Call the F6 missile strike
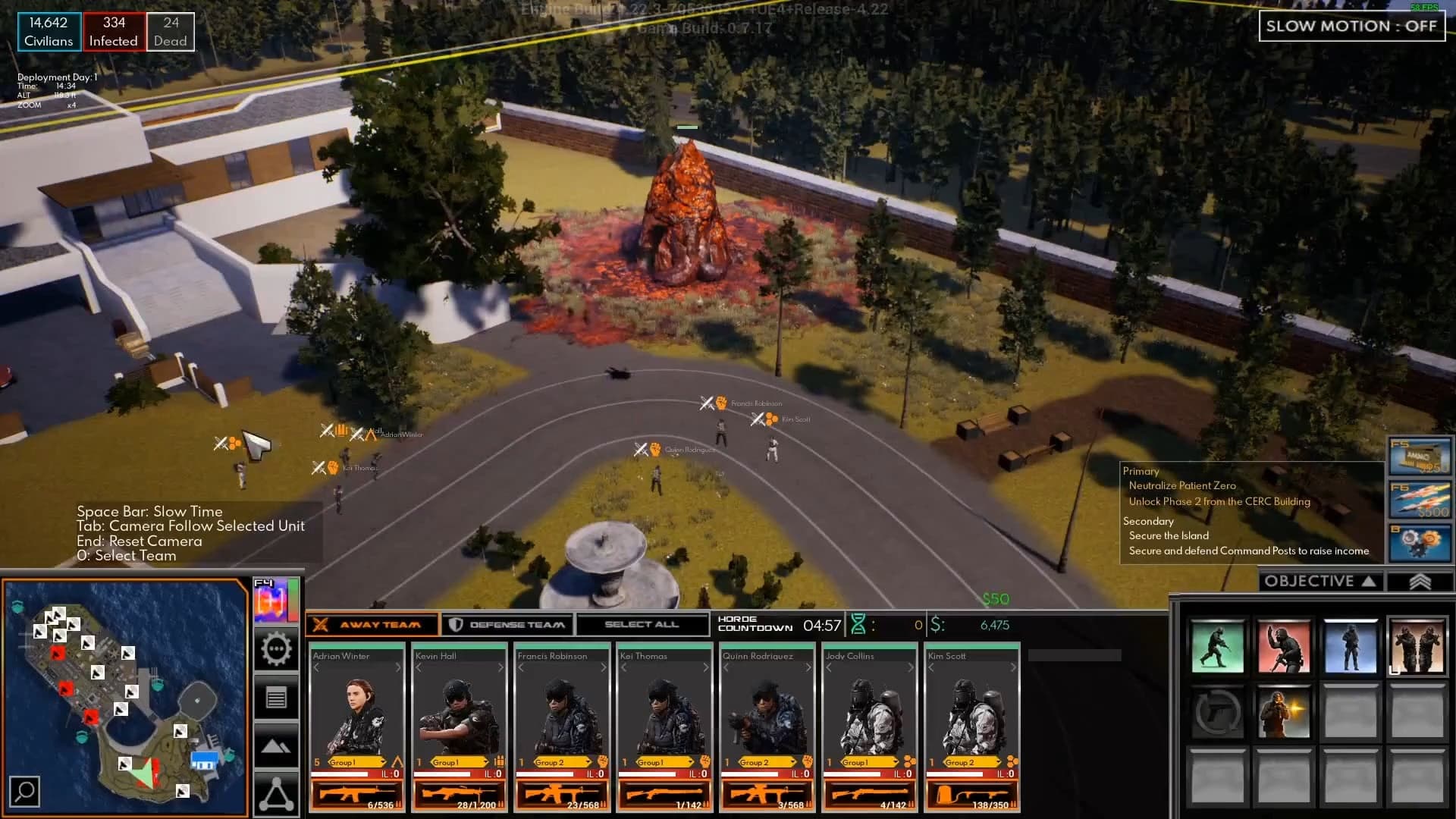The image size is (1456, 819). coord(1419,500)
